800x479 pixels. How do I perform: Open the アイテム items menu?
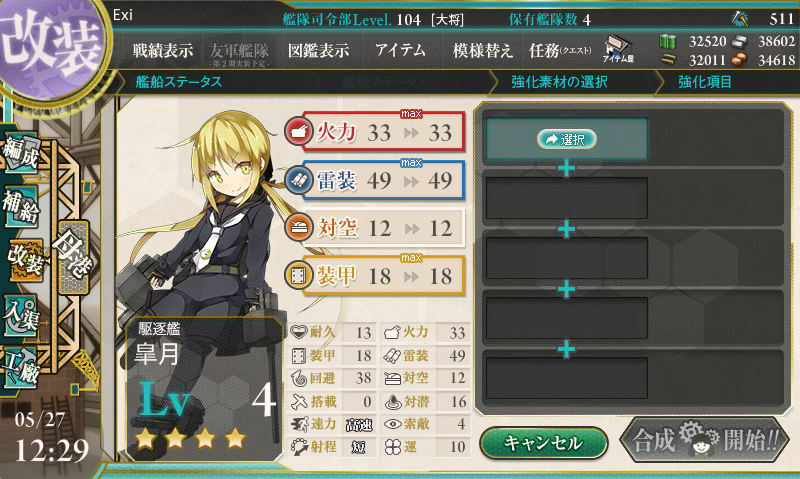[400, 50]
